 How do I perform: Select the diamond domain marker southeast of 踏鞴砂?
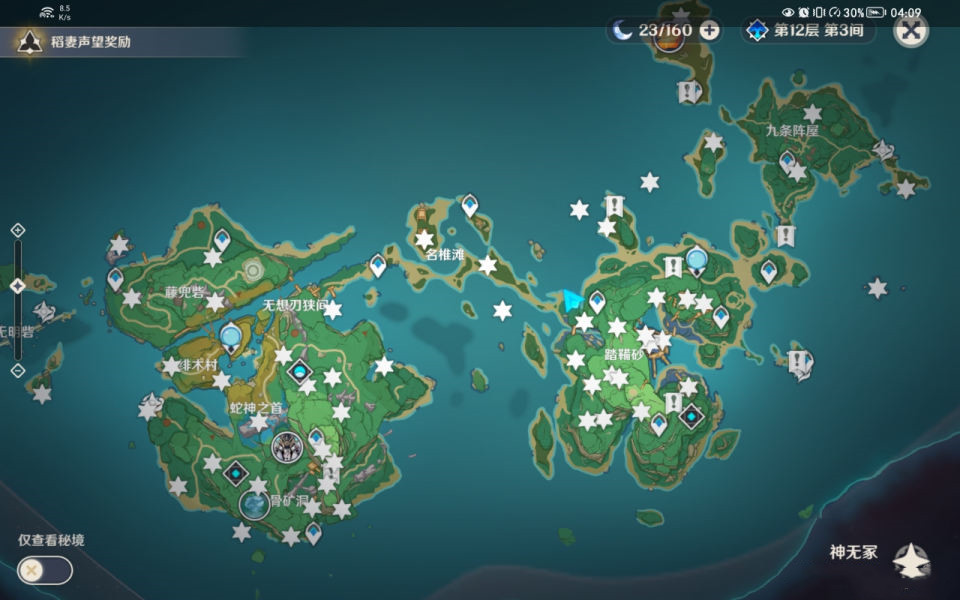point(690,416)
